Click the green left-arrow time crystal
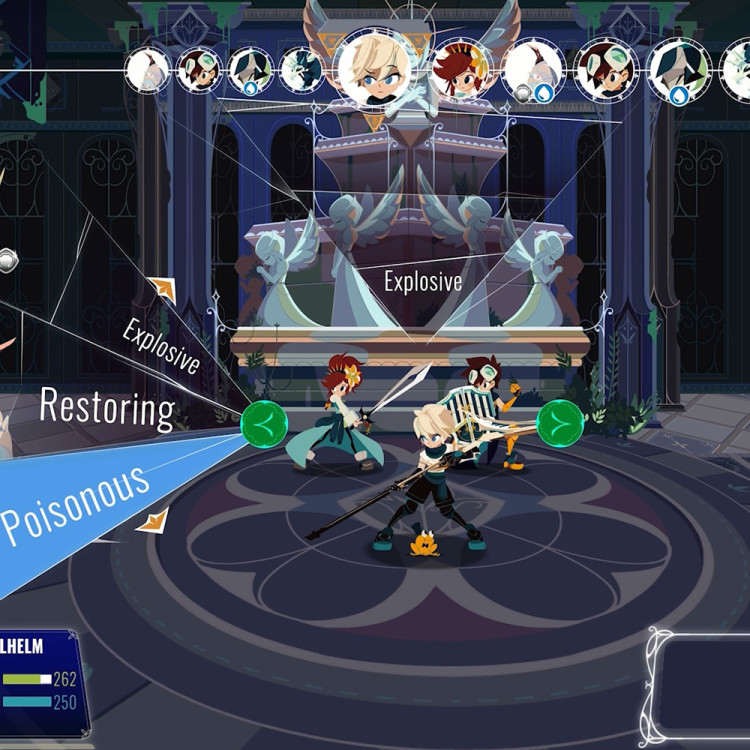The height and width of the screenshot is (750, 750). [x=263, y=425]
